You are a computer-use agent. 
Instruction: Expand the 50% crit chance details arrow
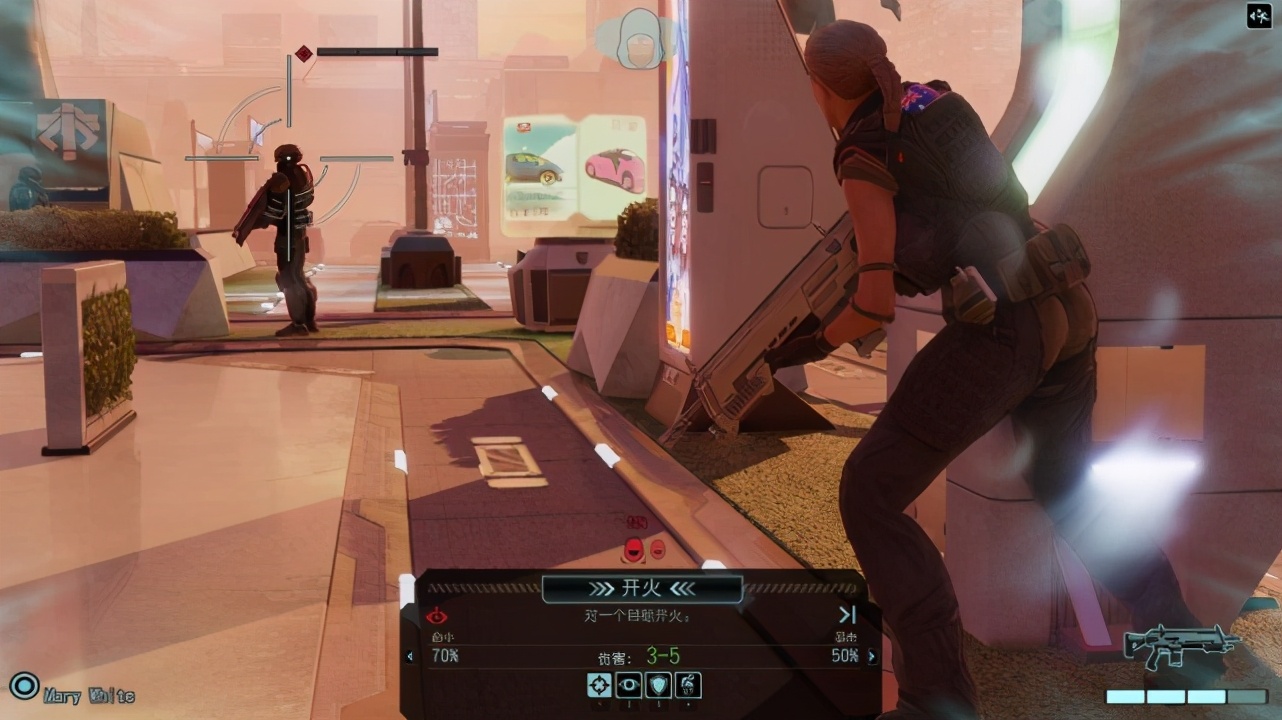coord(872,657)
